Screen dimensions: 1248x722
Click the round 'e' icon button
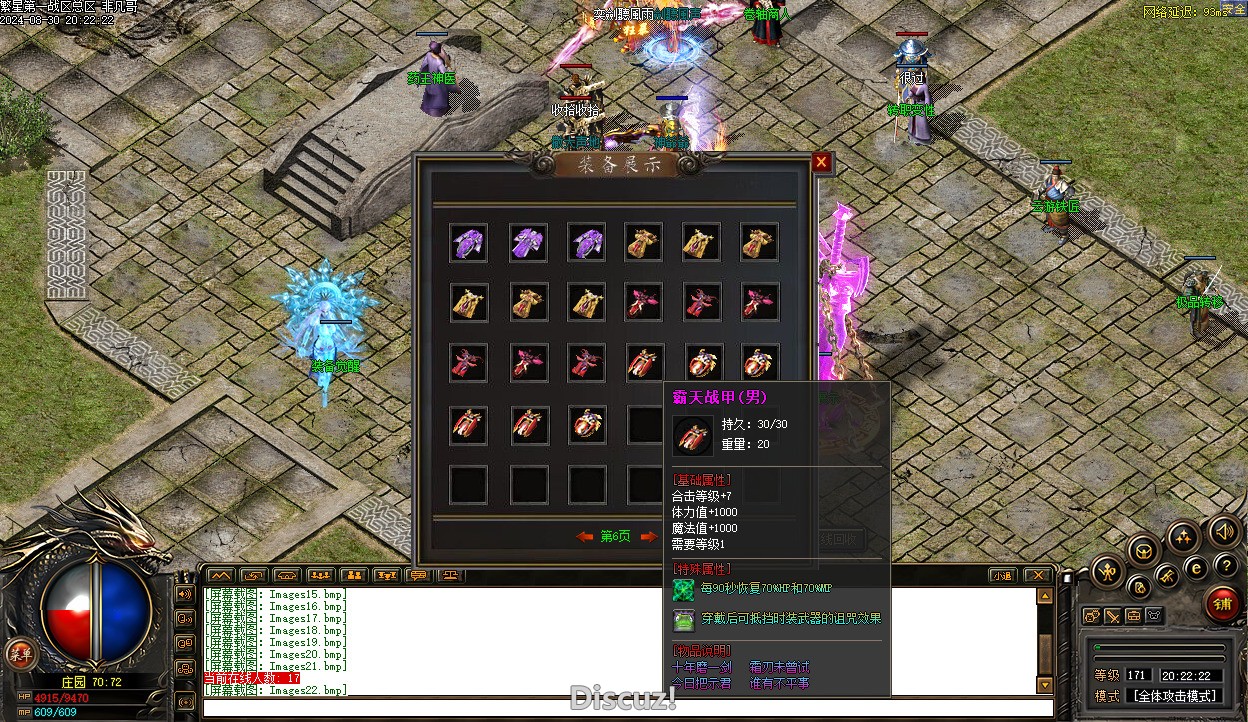point(1195,567)
